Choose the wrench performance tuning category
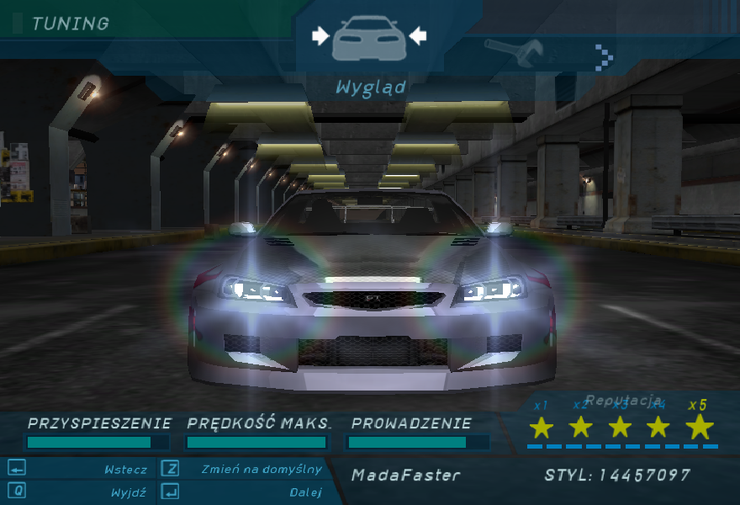Viewport: 740px width, 505px height. point(513,51)
